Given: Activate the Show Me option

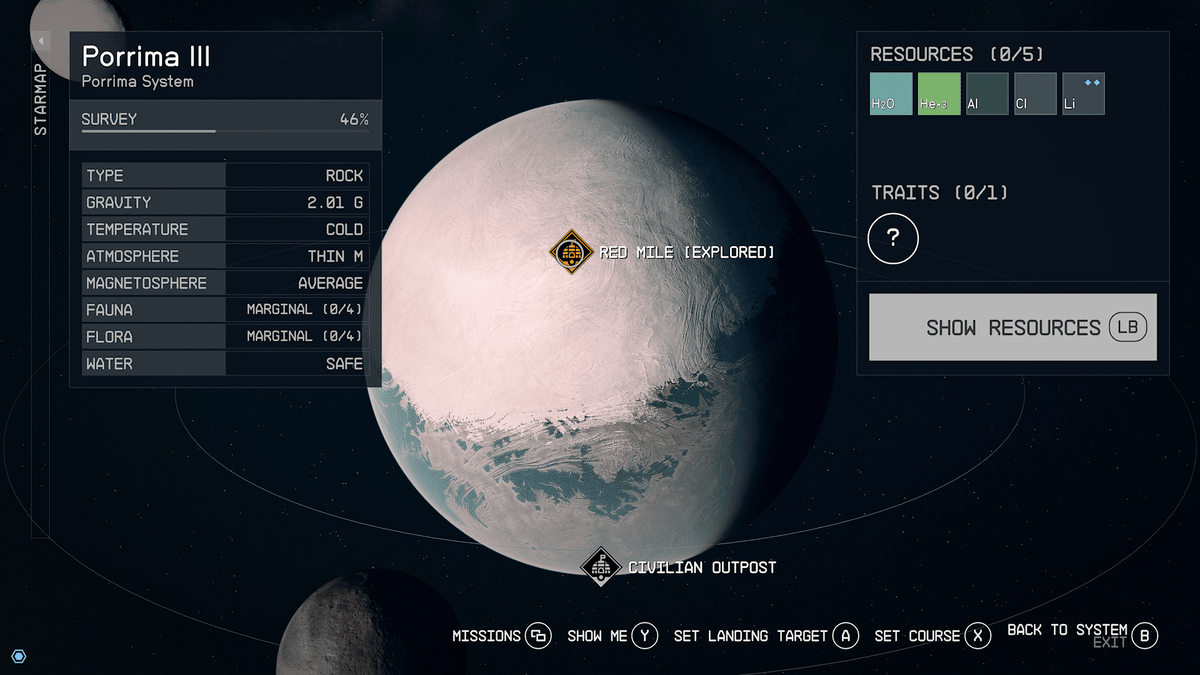Looking at the screenshot, I should (x=612, y=636).
